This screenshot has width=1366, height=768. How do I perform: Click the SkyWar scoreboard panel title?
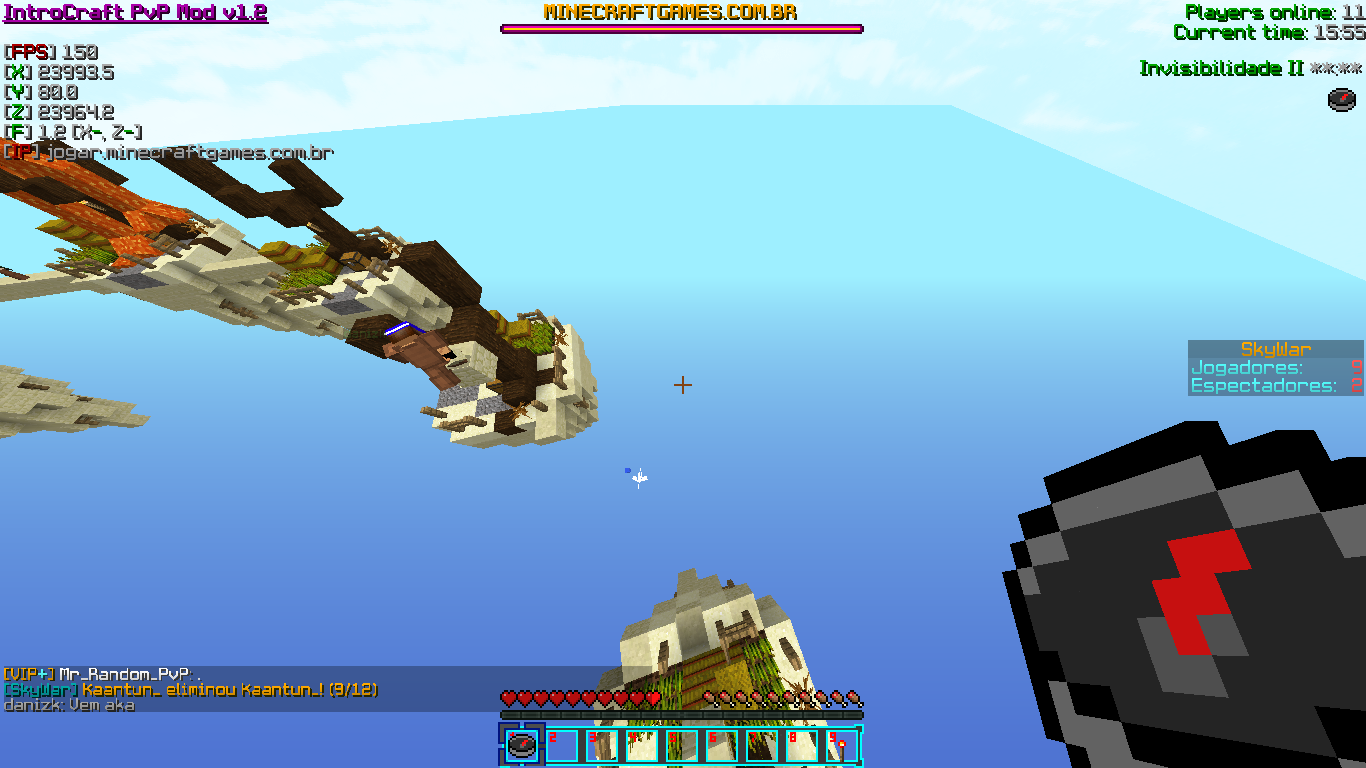tap(1275, 349)
